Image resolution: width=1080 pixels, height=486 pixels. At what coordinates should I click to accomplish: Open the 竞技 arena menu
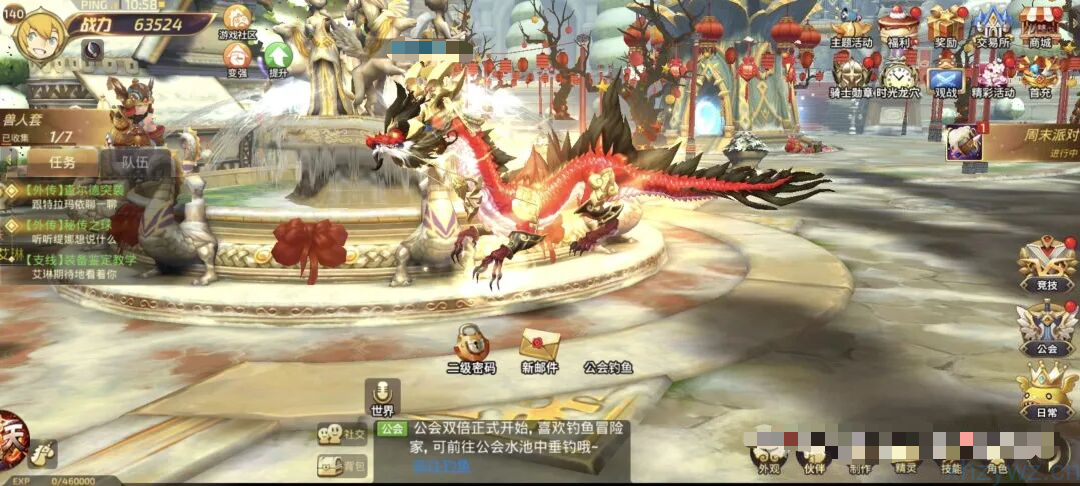(1046, 264)
